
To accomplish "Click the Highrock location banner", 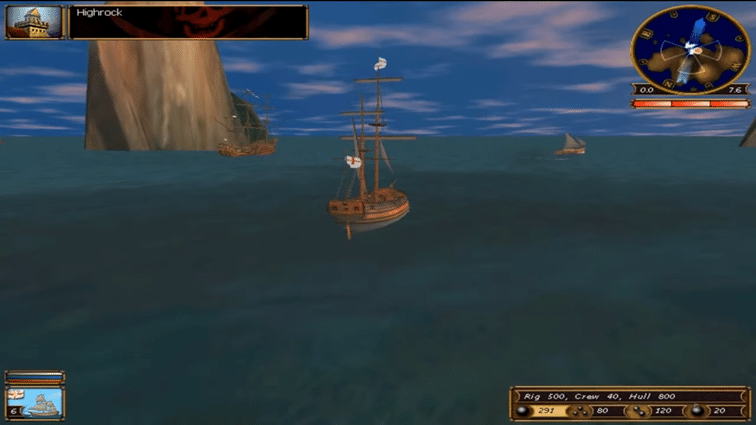I will point(188,22).
